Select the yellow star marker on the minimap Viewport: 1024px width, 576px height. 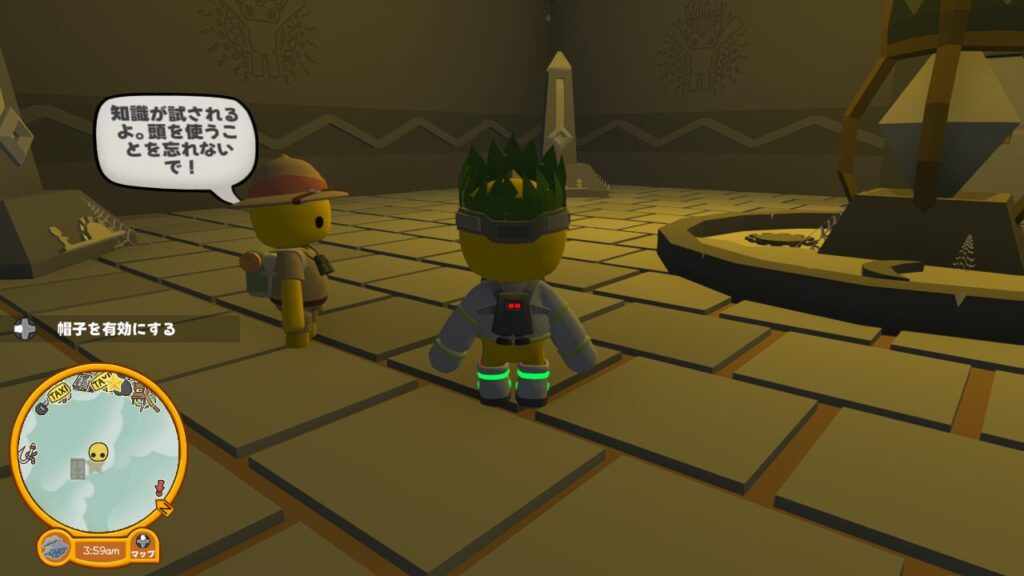coord(113,383)
